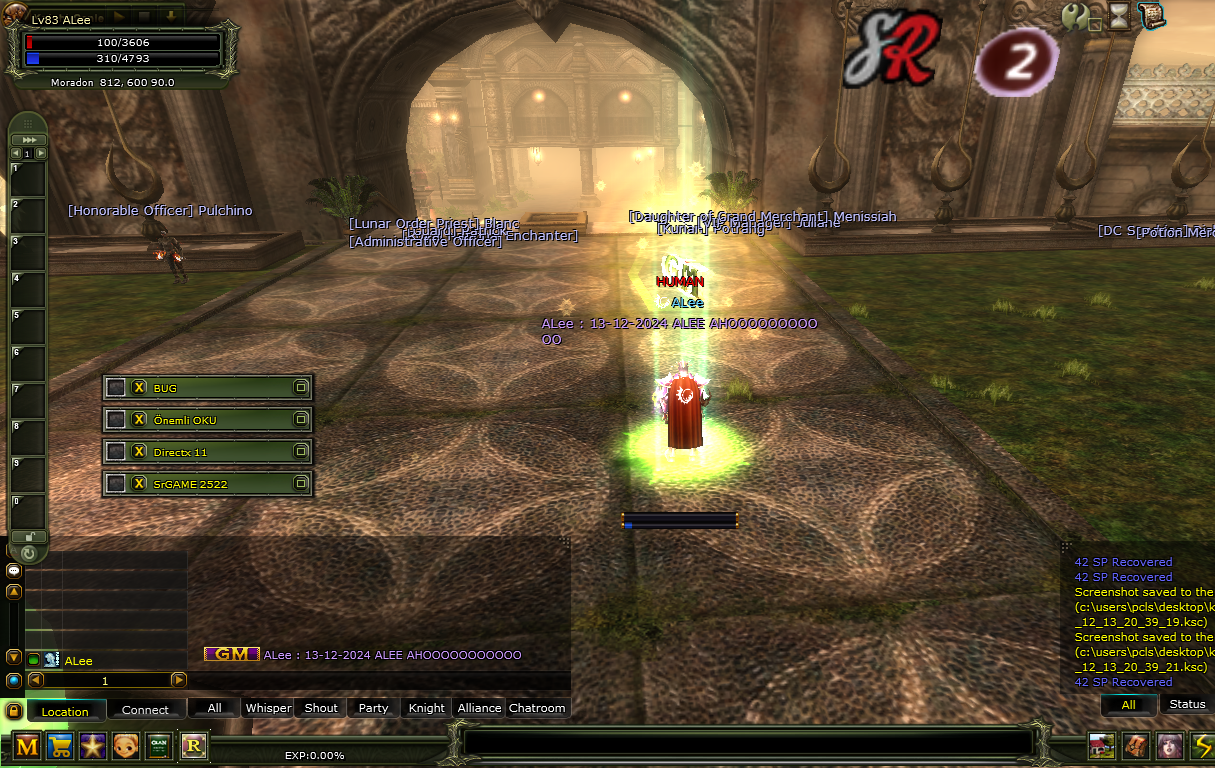Open the Clan board icon
This screenshot has height=768, width=1215.
tap(159, 746)
